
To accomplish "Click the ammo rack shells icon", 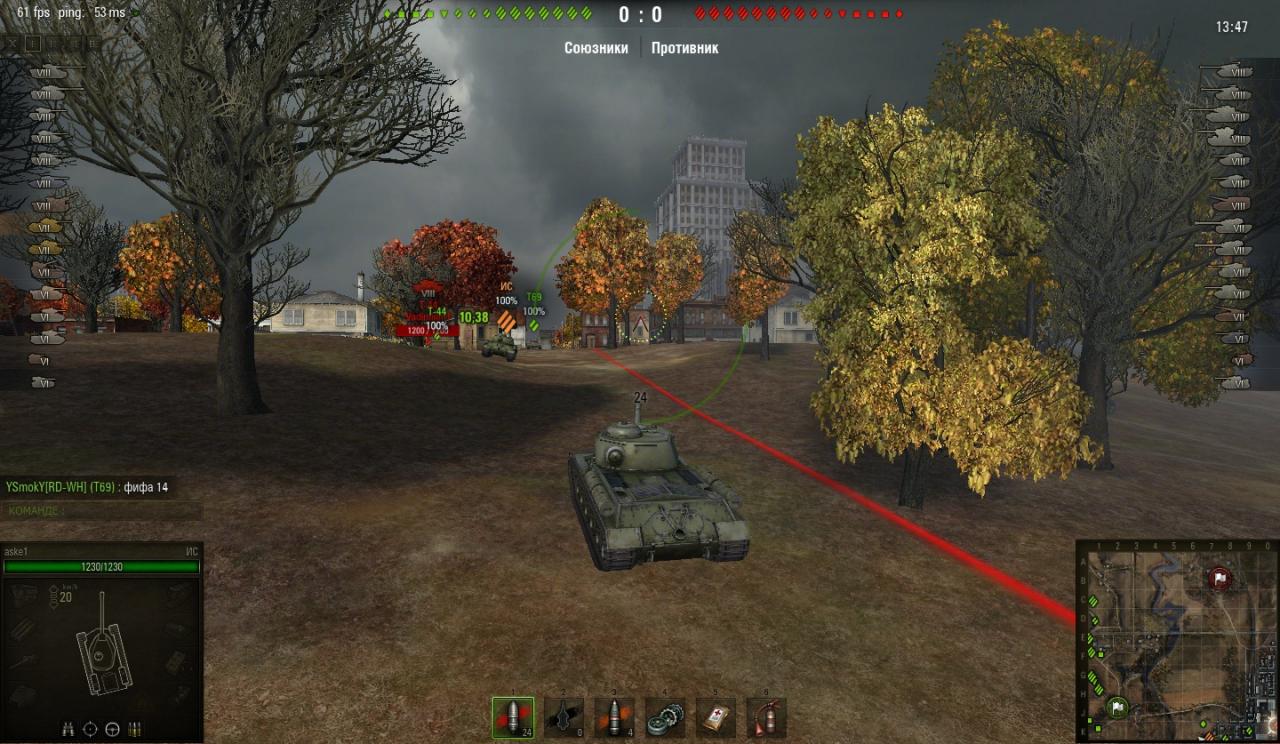I will [x=135, y=728].
